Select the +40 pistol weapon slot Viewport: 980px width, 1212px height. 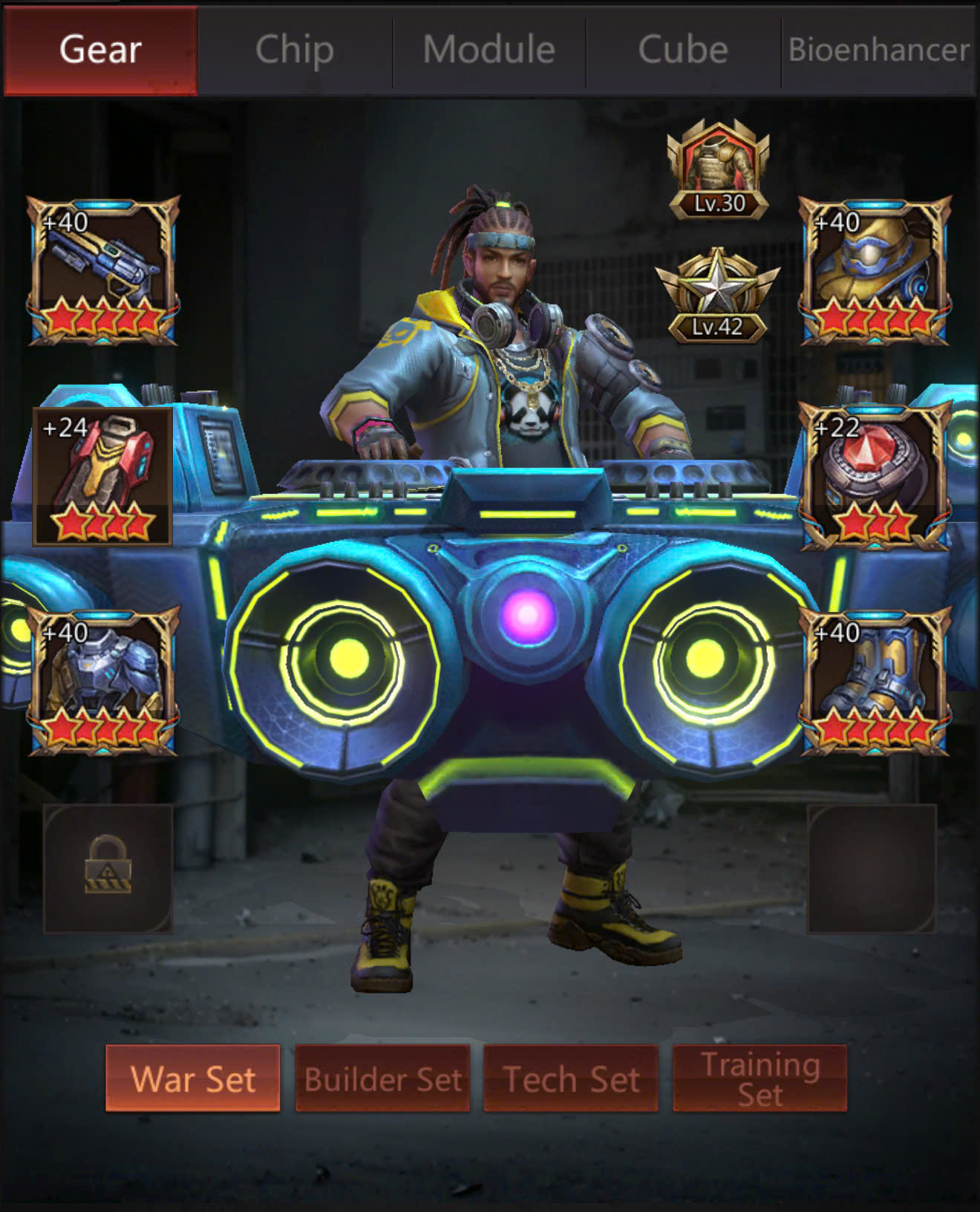point(103,270)
